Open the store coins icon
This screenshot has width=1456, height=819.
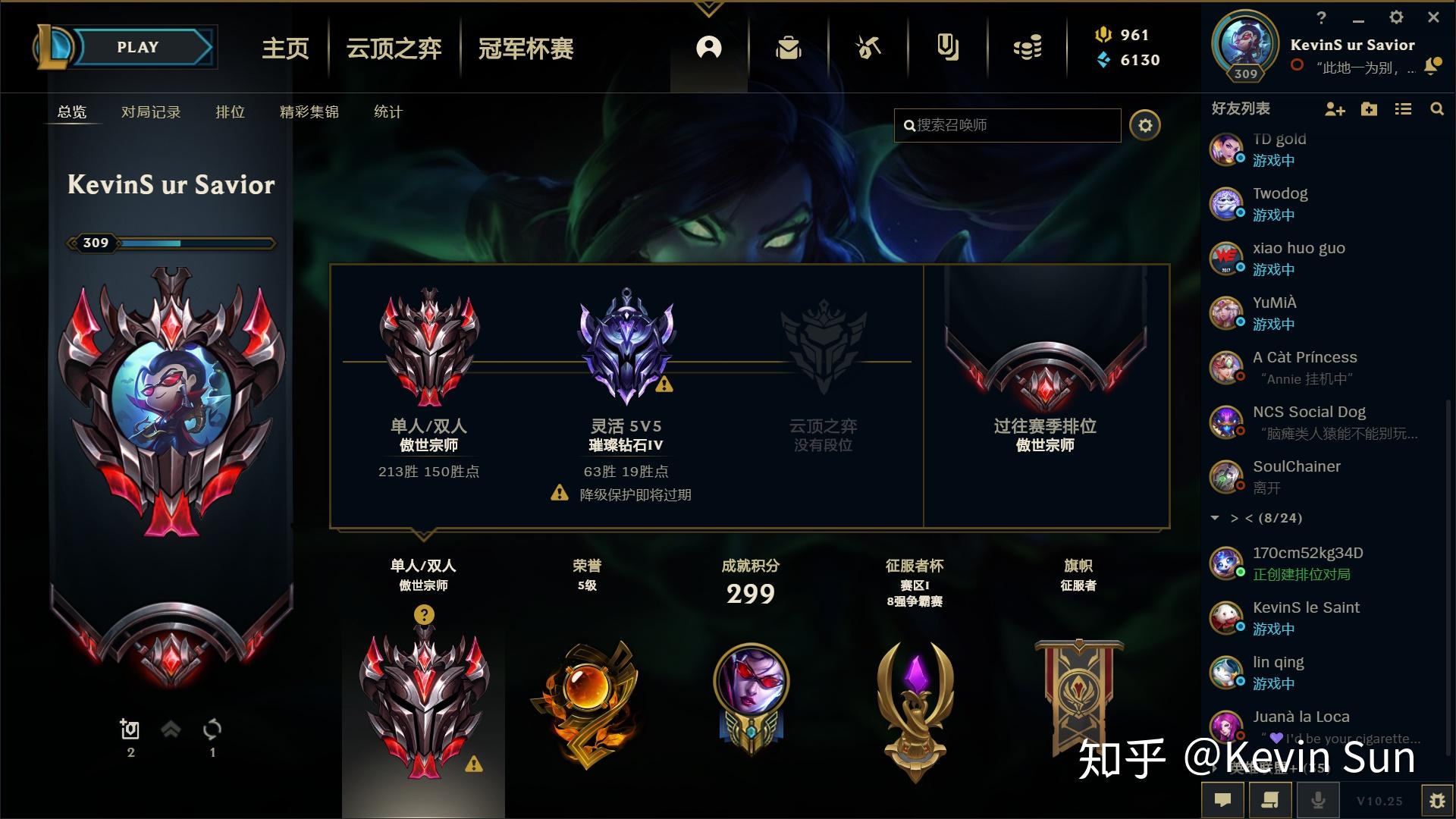coord(1028,47)
